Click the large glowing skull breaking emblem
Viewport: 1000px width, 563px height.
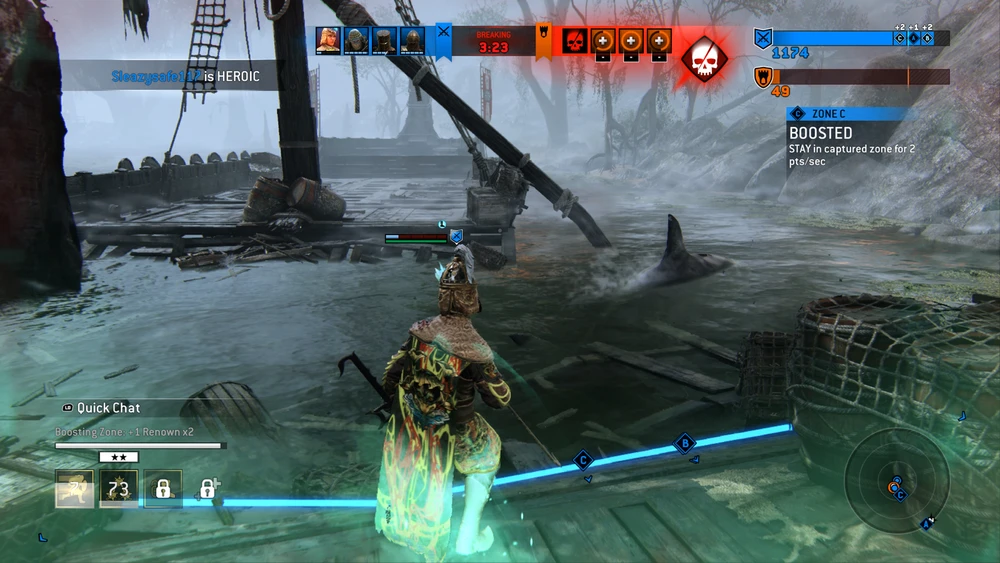pos(704,58)
